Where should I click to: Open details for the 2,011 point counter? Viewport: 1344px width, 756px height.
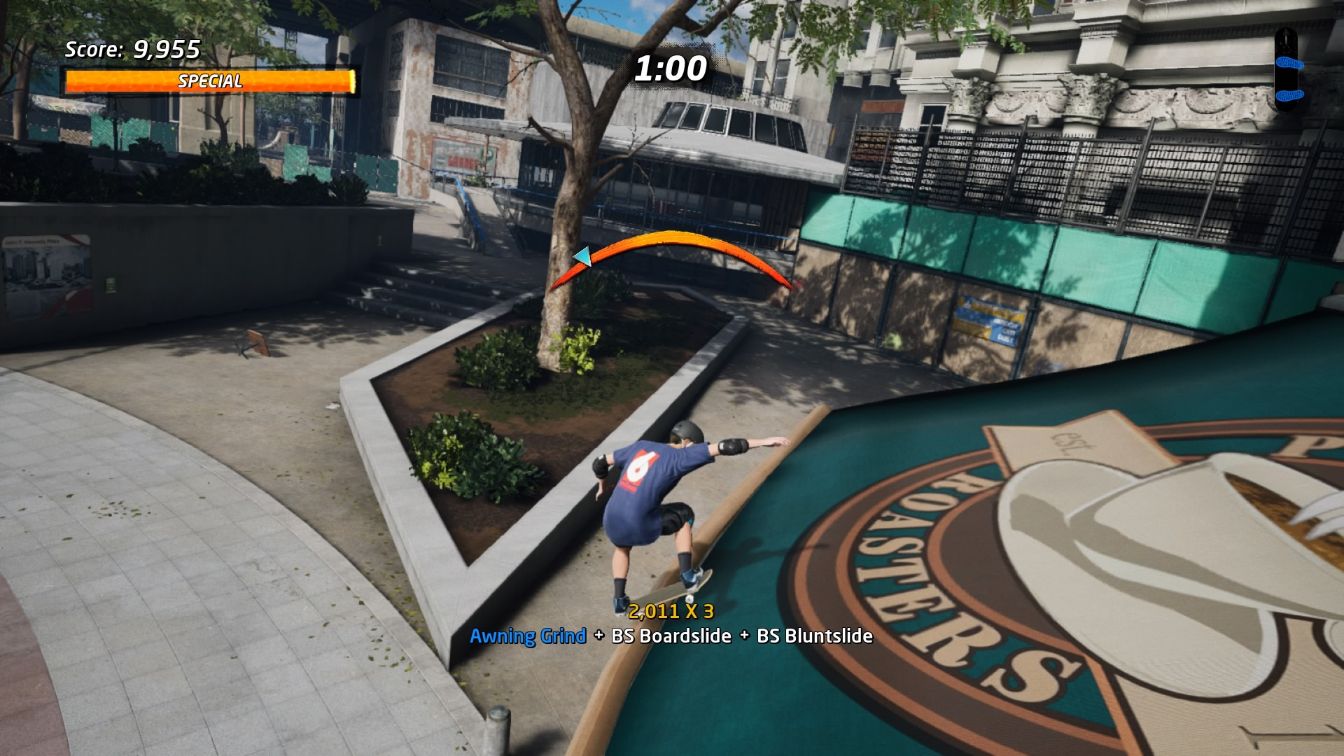(x=655, y=610)
